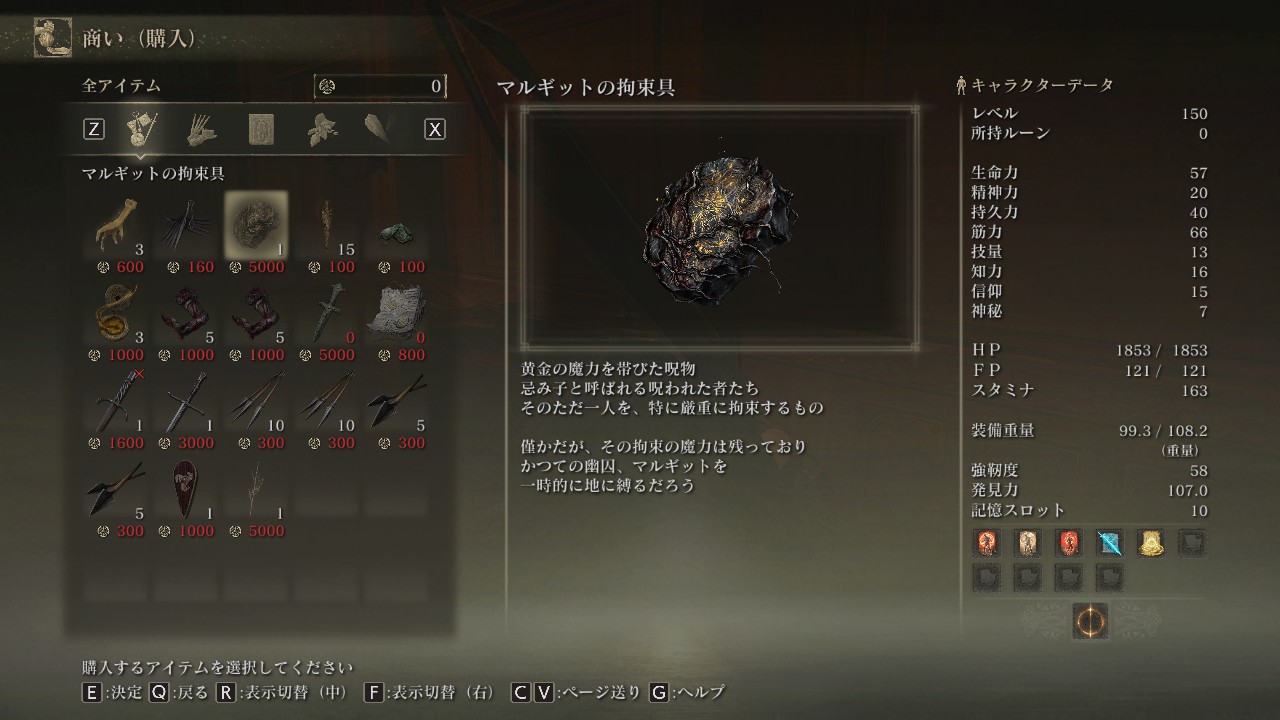Click the glowing Great Rune ring icon
Image resolution: width=1280 pixels, height=720 pixels.
pos(1089,621)
